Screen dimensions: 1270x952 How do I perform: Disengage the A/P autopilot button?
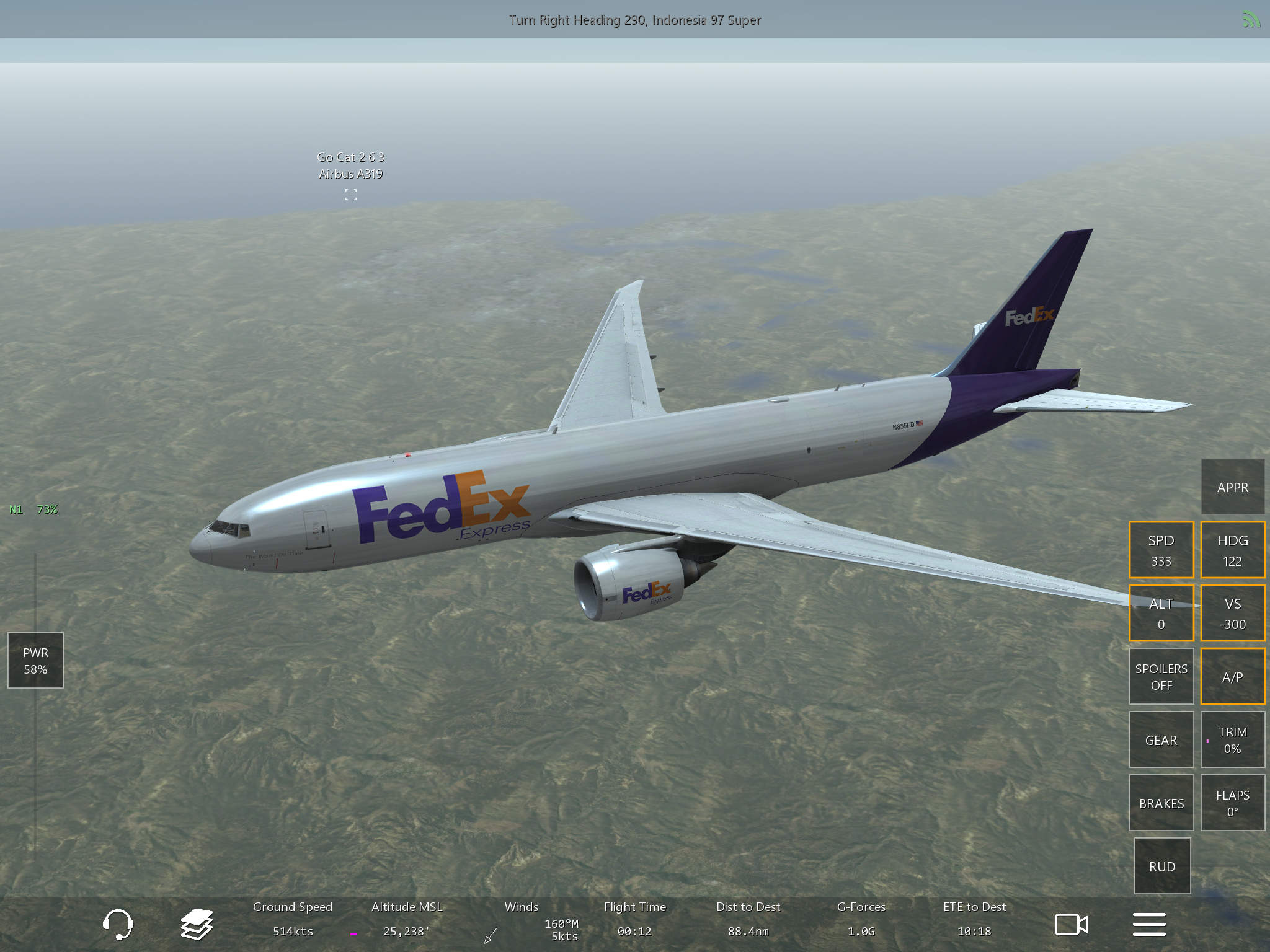tap(1232, 677)
